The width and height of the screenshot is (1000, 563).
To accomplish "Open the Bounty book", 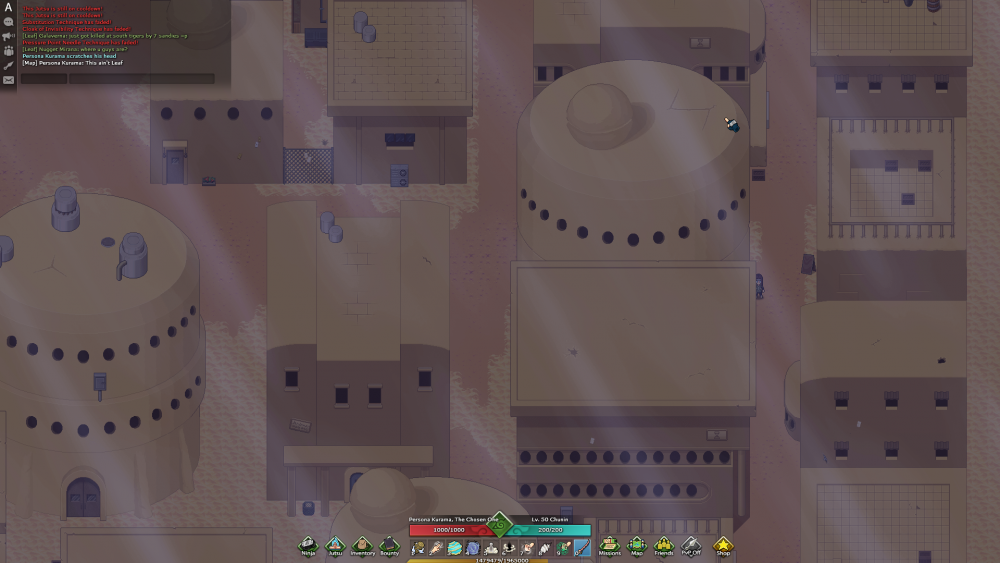I will click(389, 545).
